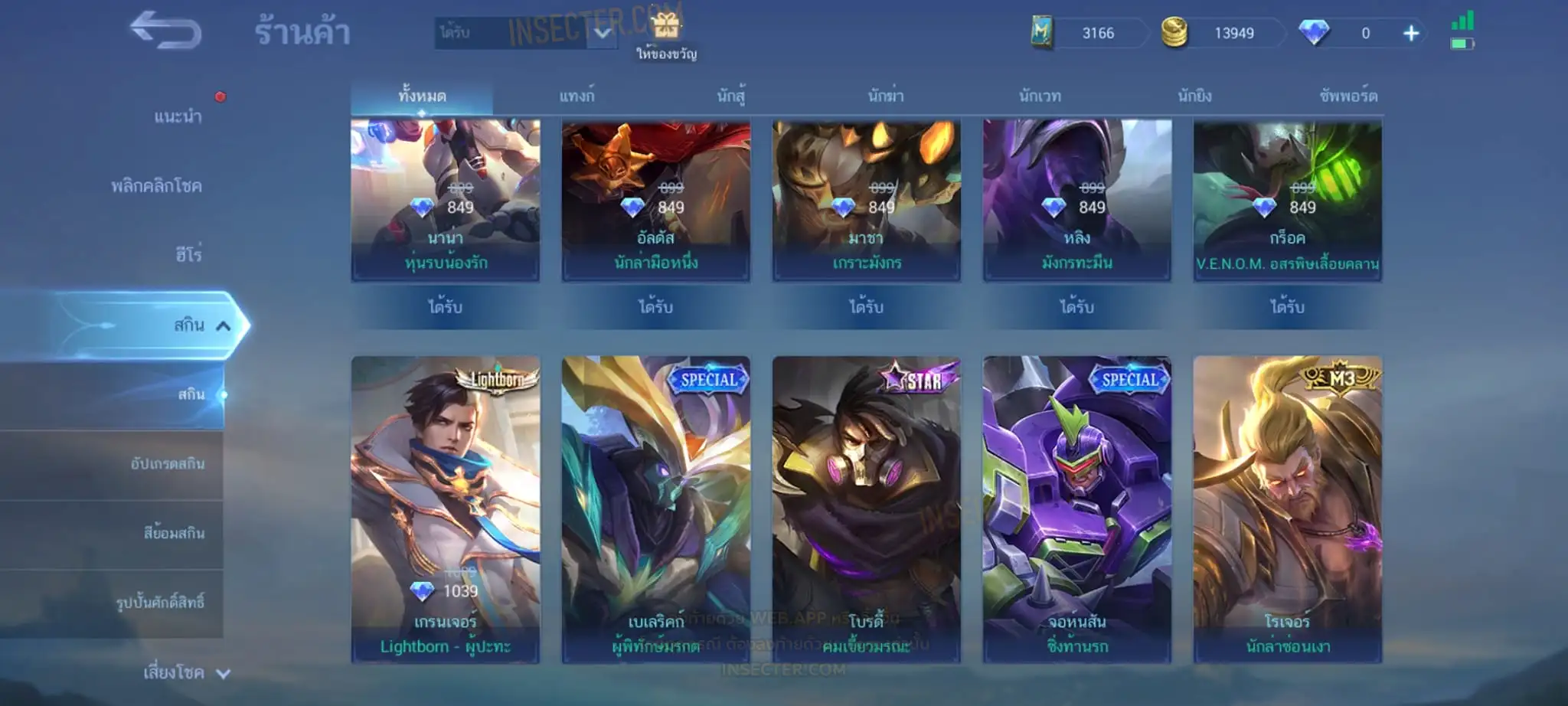Select the อัปเกรดสกิน submenu

167,464
